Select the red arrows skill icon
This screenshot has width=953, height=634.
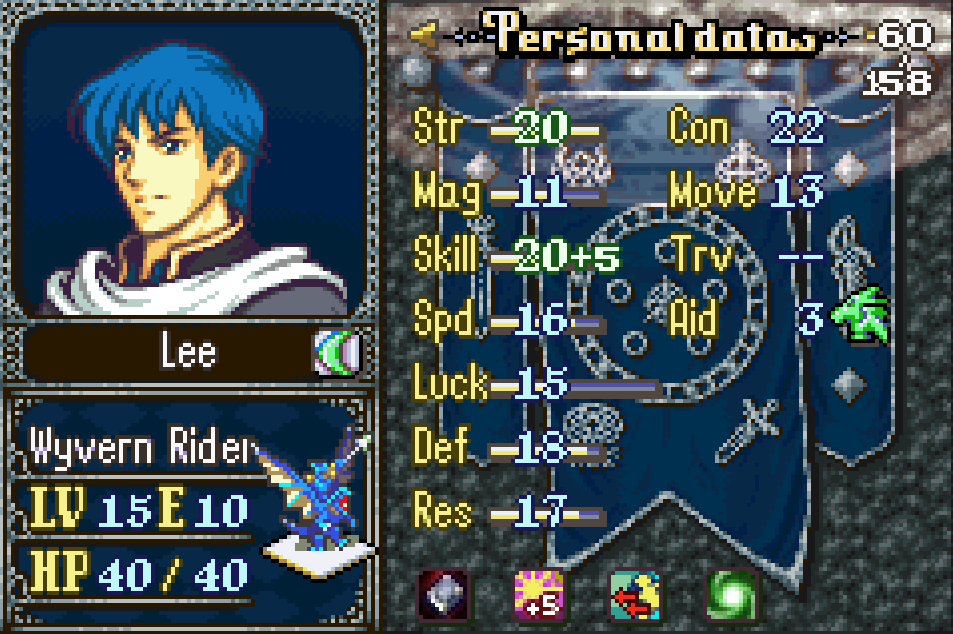coord(634,596)
